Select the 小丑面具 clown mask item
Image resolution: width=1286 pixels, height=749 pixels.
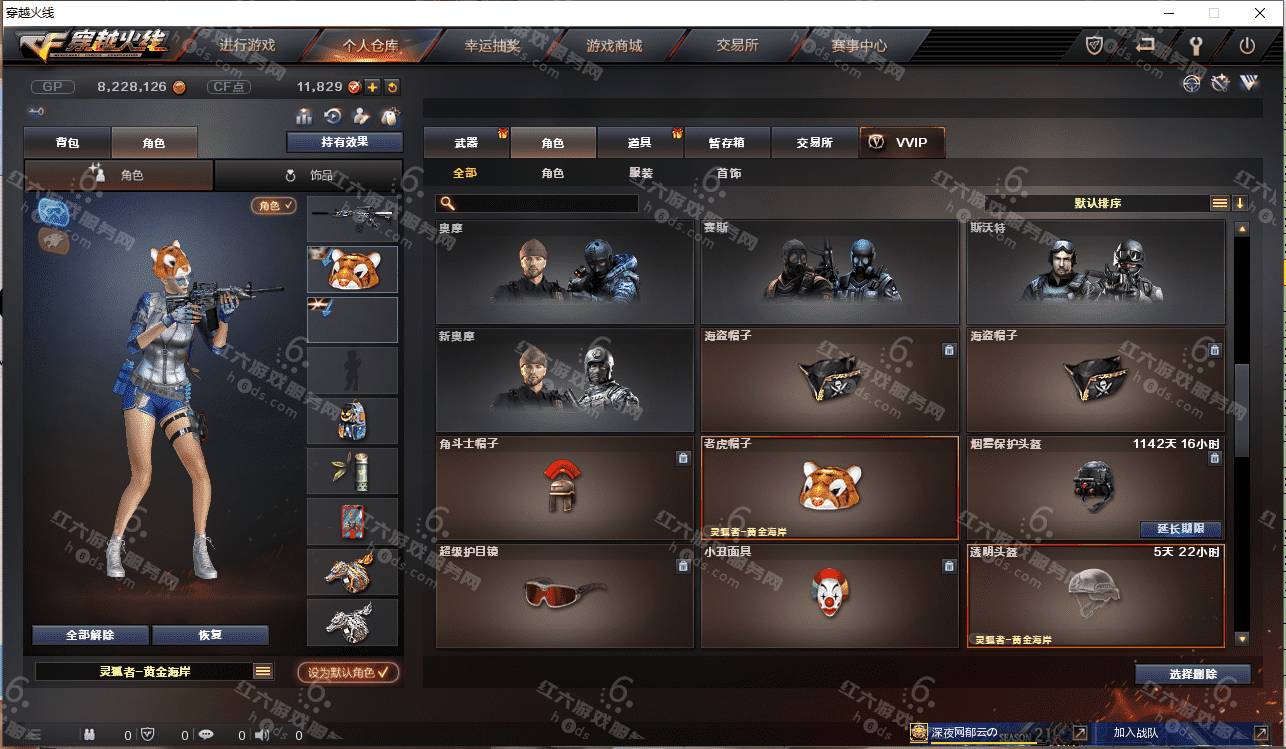point(829,595)
